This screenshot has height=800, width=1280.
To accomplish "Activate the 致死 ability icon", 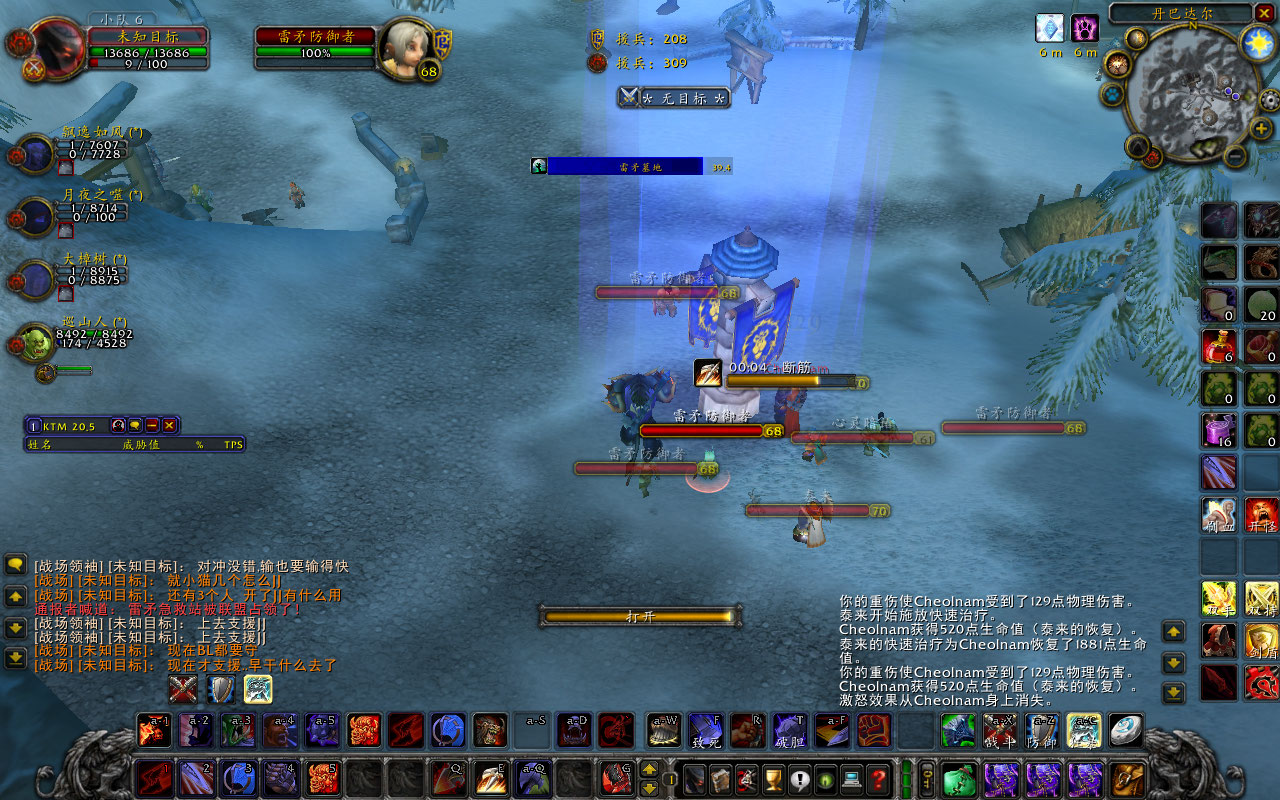I will (705, 730).
